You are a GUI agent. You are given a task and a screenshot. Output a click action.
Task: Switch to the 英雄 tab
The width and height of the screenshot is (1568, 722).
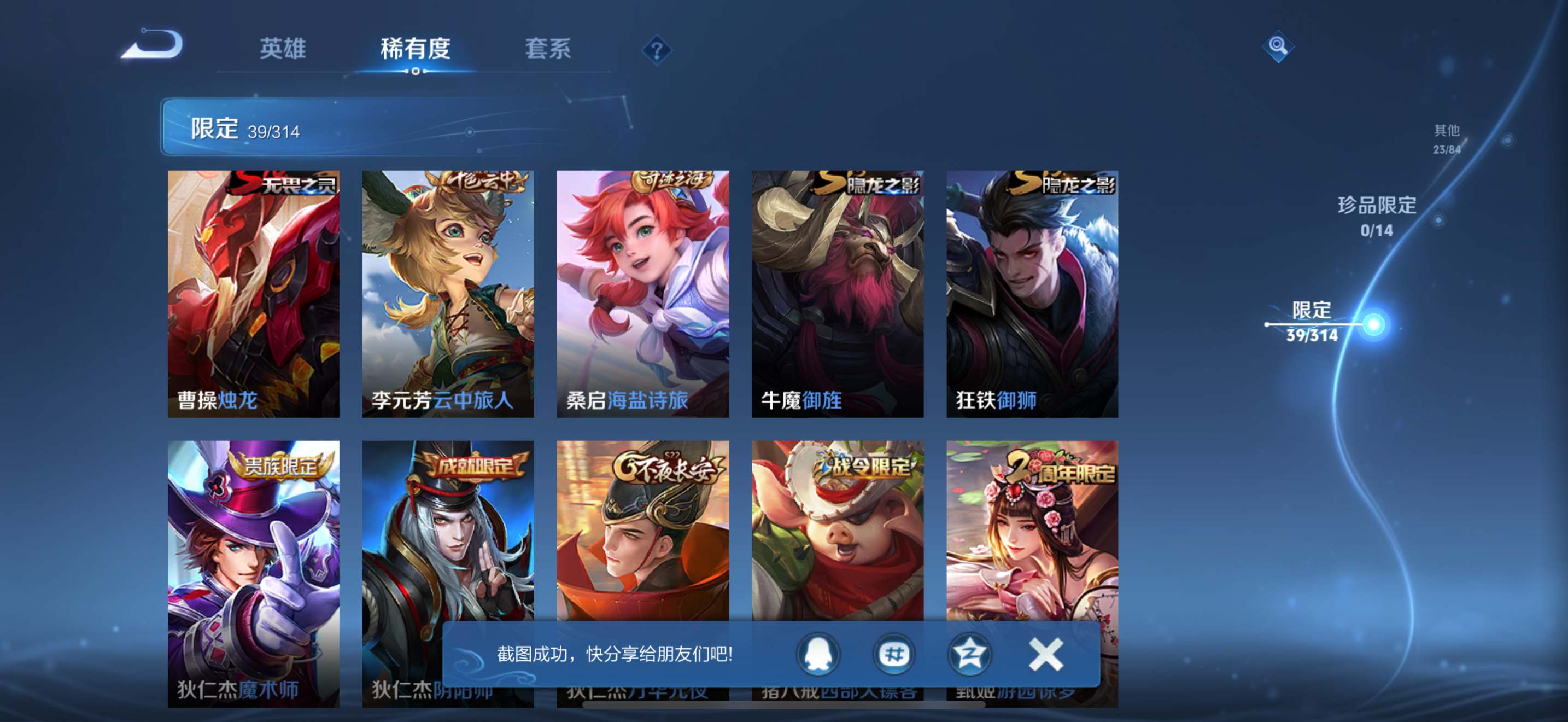[x=283, y=49]
